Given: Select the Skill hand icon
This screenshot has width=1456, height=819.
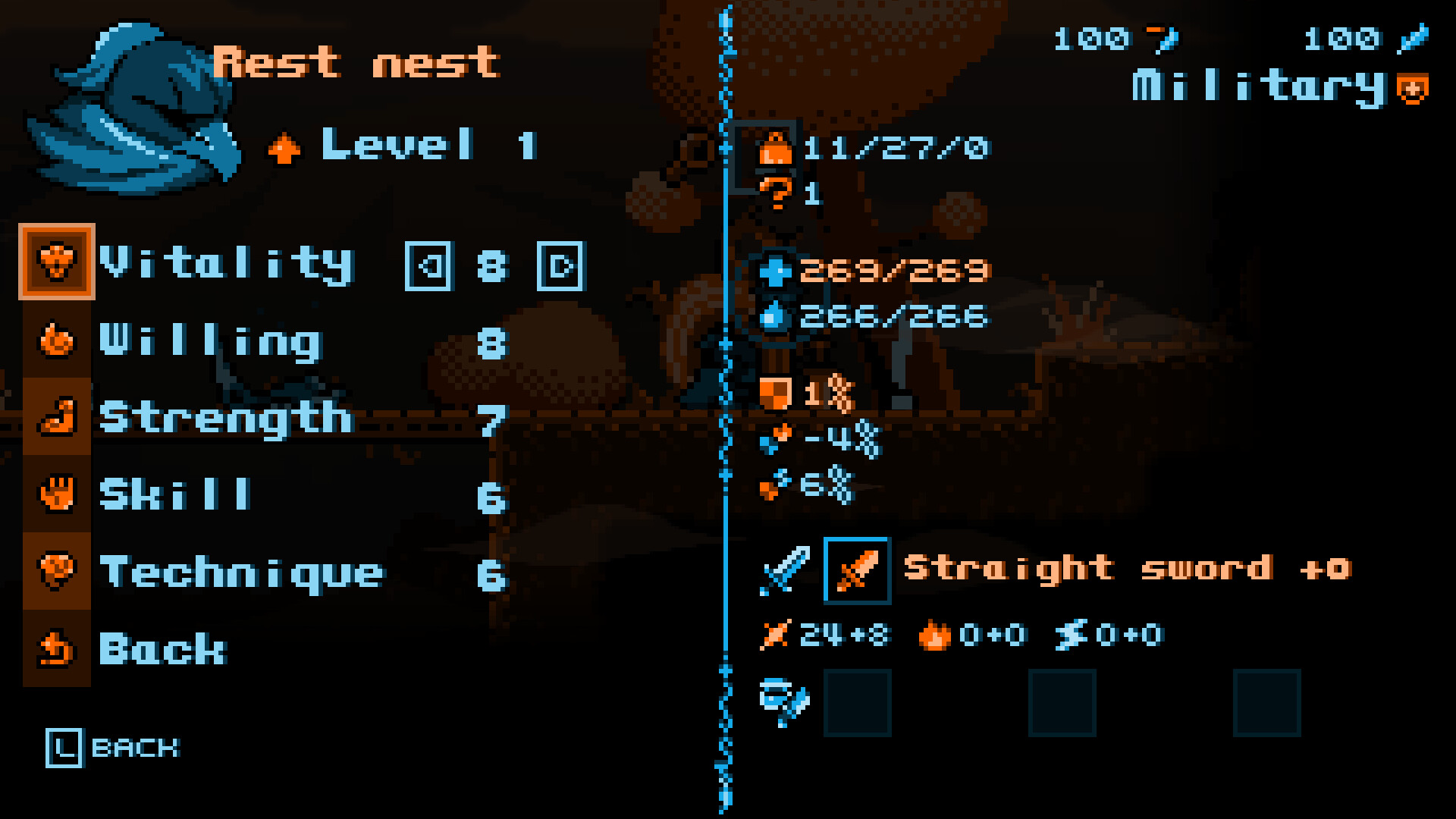Looking at the screenshot, I should [x=58, y=494].
